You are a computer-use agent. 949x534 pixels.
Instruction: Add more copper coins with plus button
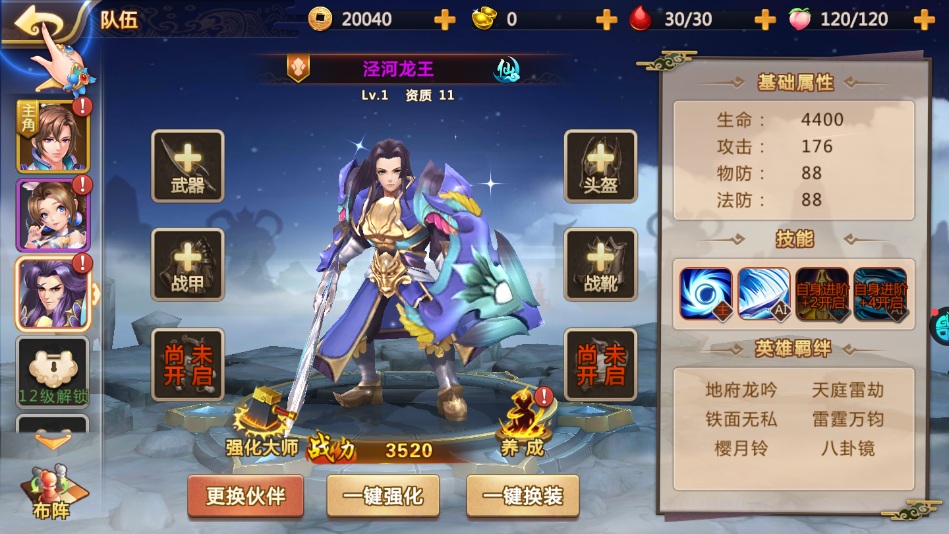pos(444,19)
